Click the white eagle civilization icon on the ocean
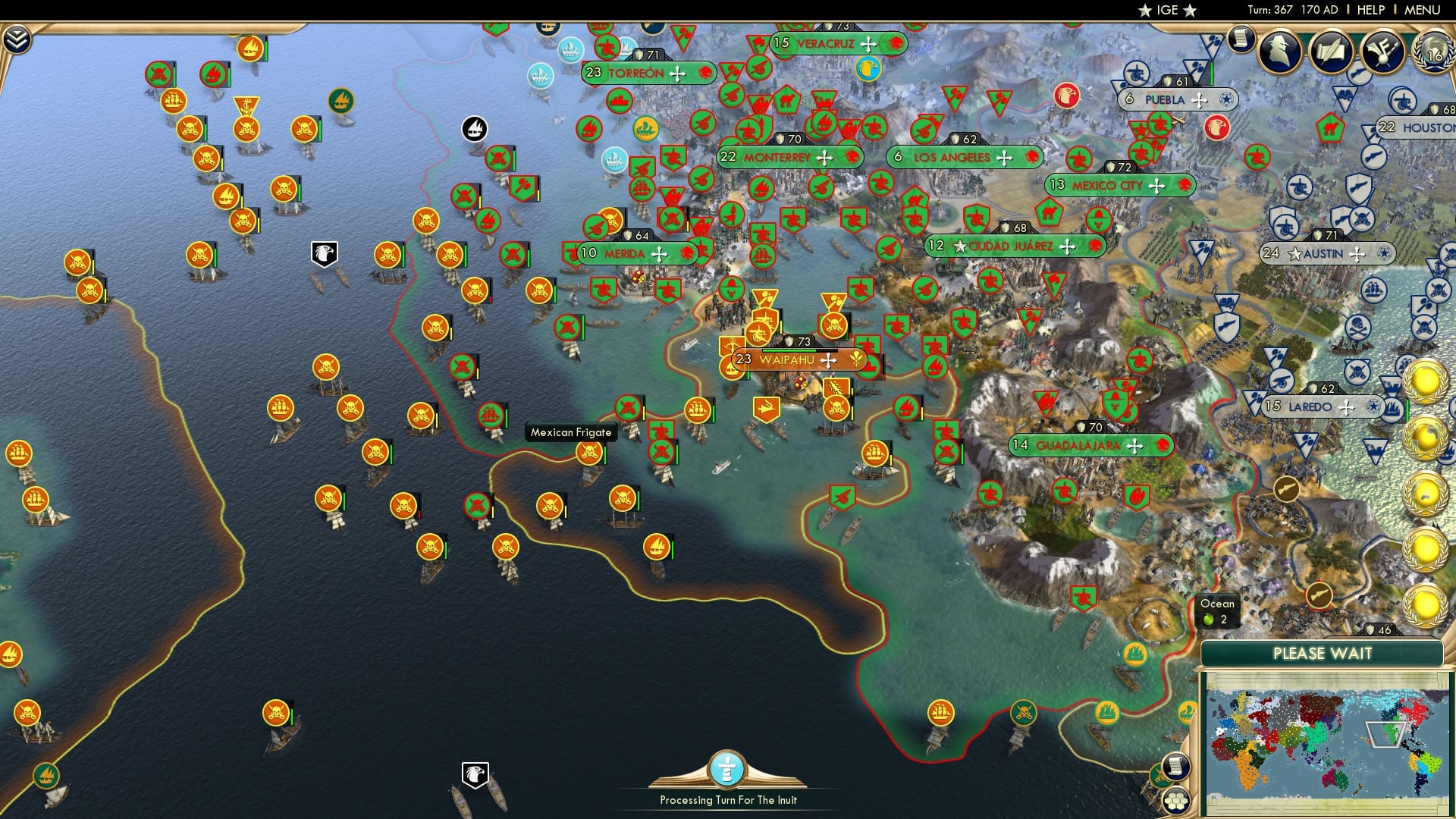This screenshot has width=1456, height=819. tap(323, 254)
